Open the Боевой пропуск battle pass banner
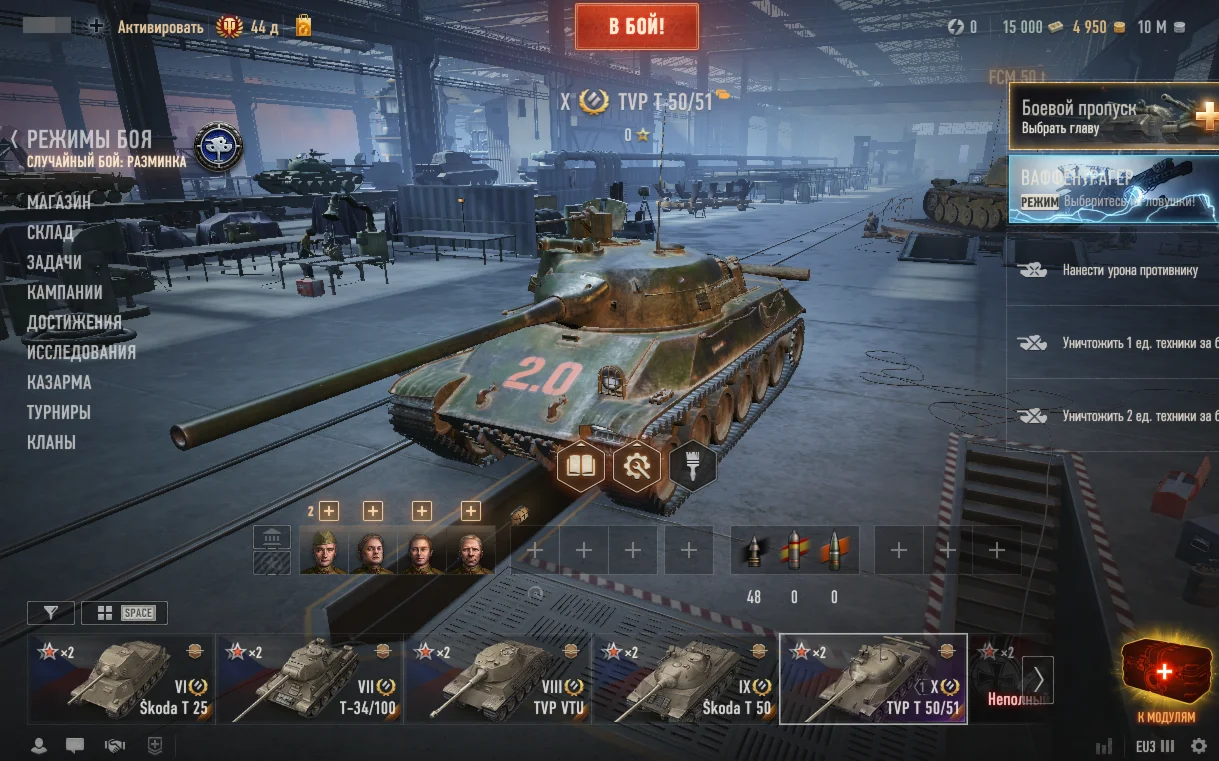This screenshot has width=1219, height=761. click(x=1112, y=116)
